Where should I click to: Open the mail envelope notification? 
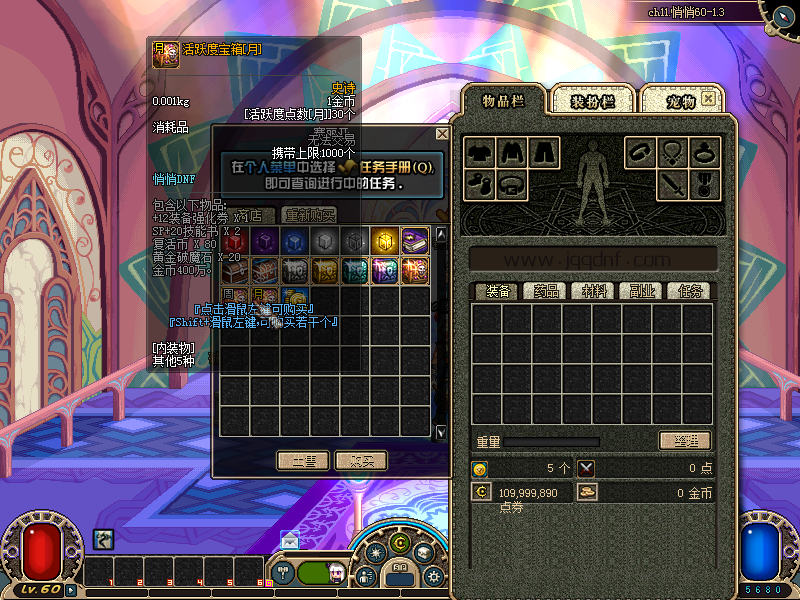pyautogui.click(x=289, y=540)
